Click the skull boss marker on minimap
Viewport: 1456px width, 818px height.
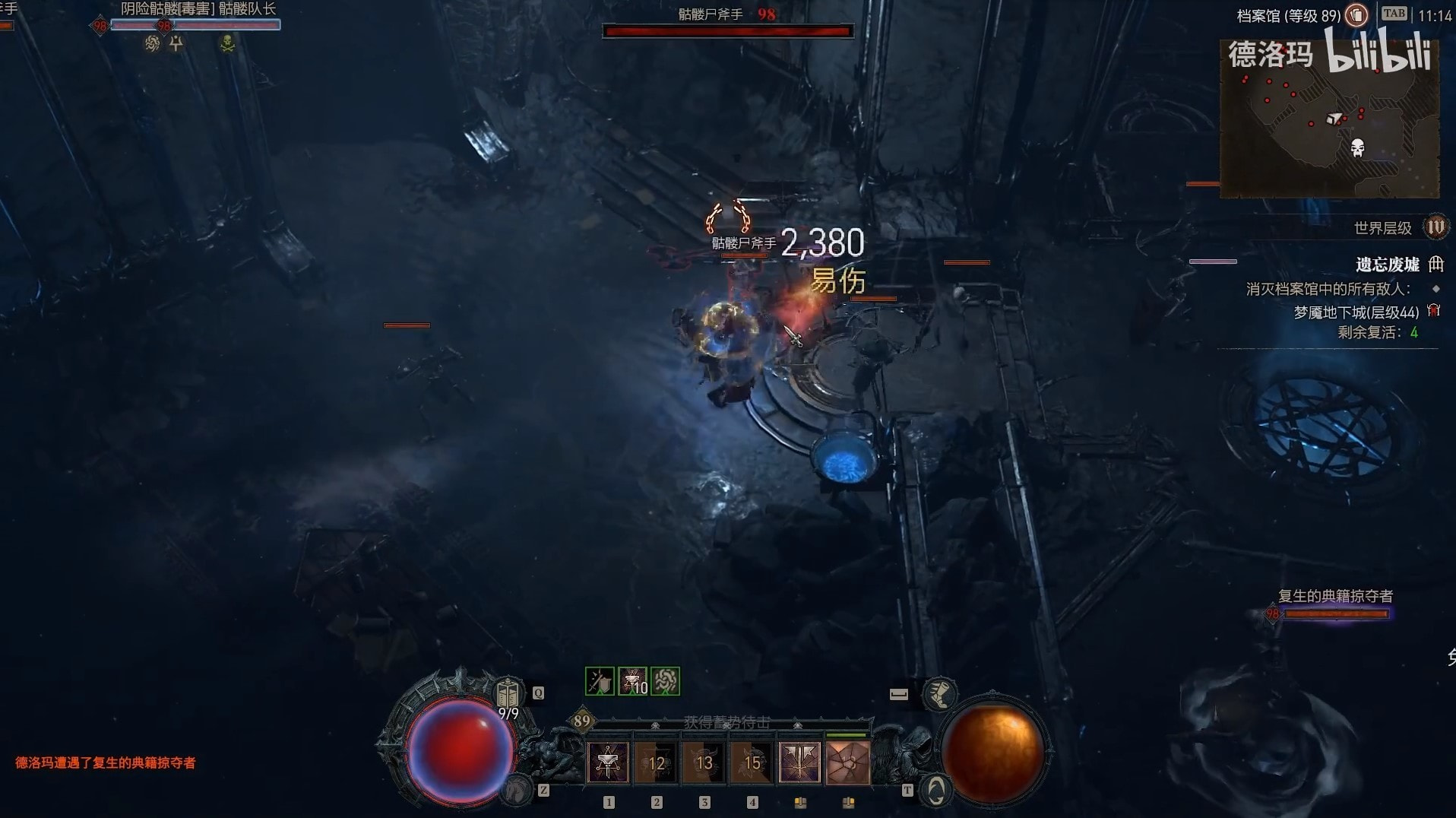(x=1357, y=147)
